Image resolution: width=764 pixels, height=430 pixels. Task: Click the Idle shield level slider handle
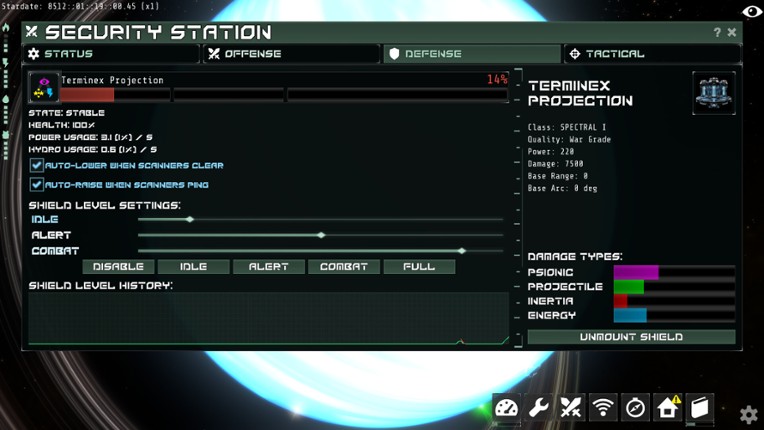(190, 219)
